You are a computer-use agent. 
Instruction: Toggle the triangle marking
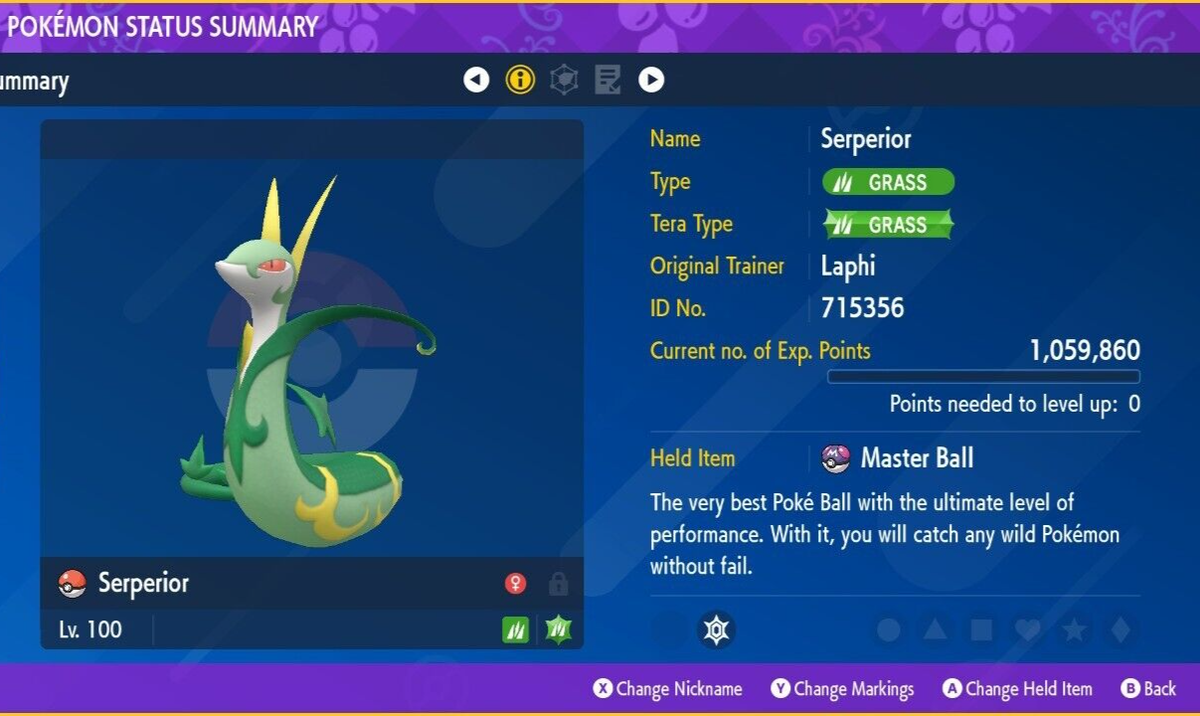pyautogui.click(x=935, y=630)
